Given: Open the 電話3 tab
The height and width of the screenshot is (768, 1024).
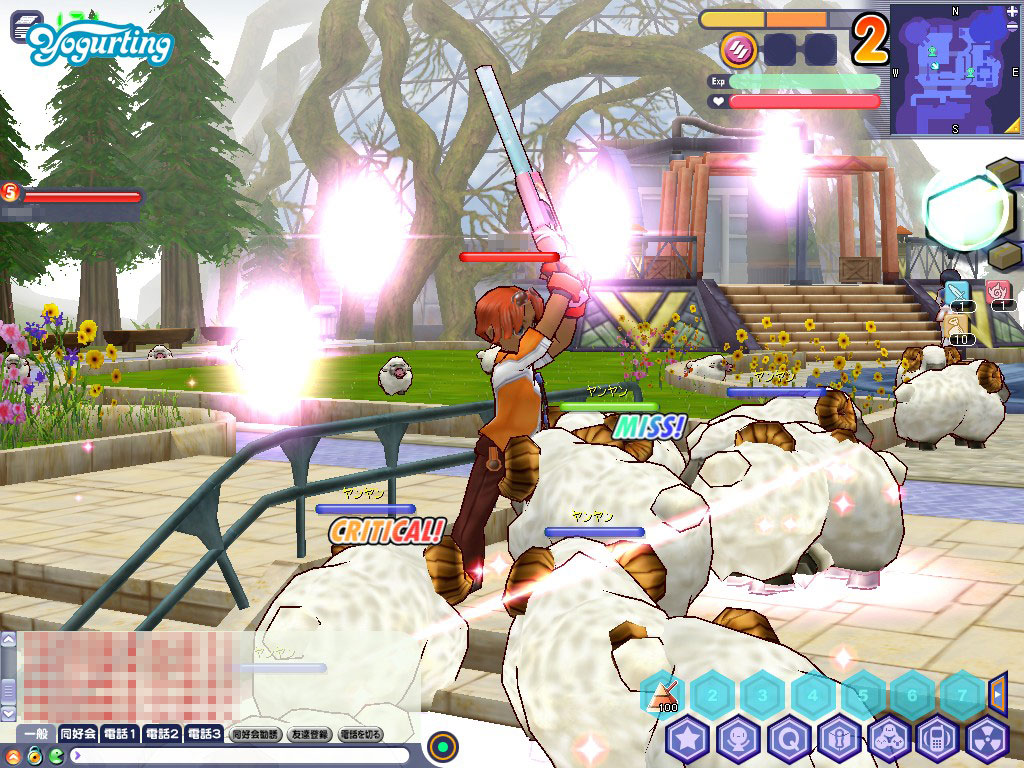Looking at the screenshot, I should tap(203, 734).
